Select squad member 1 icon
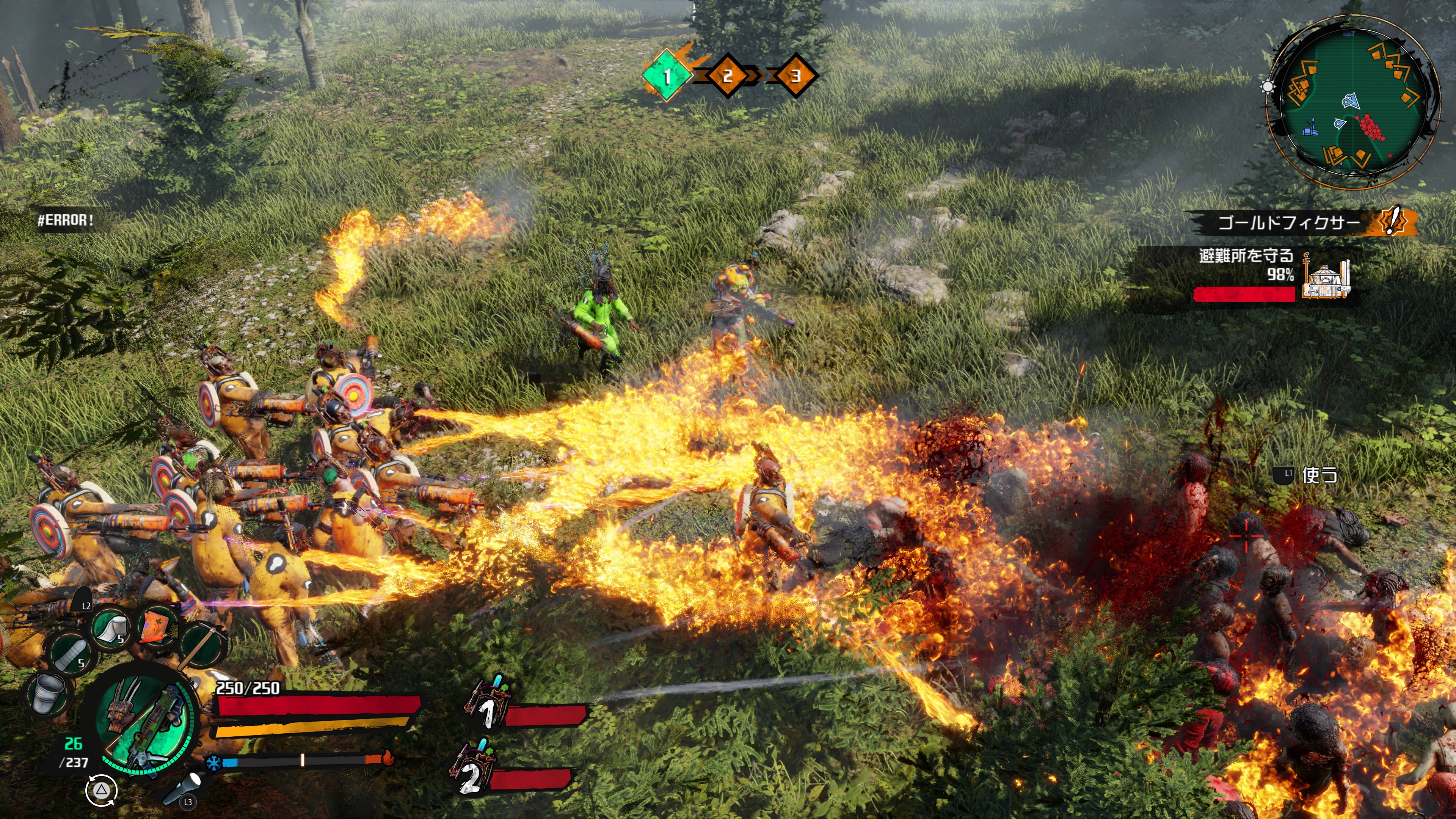This screenshot has width=1456, height=819. click(x=487, y=704)
